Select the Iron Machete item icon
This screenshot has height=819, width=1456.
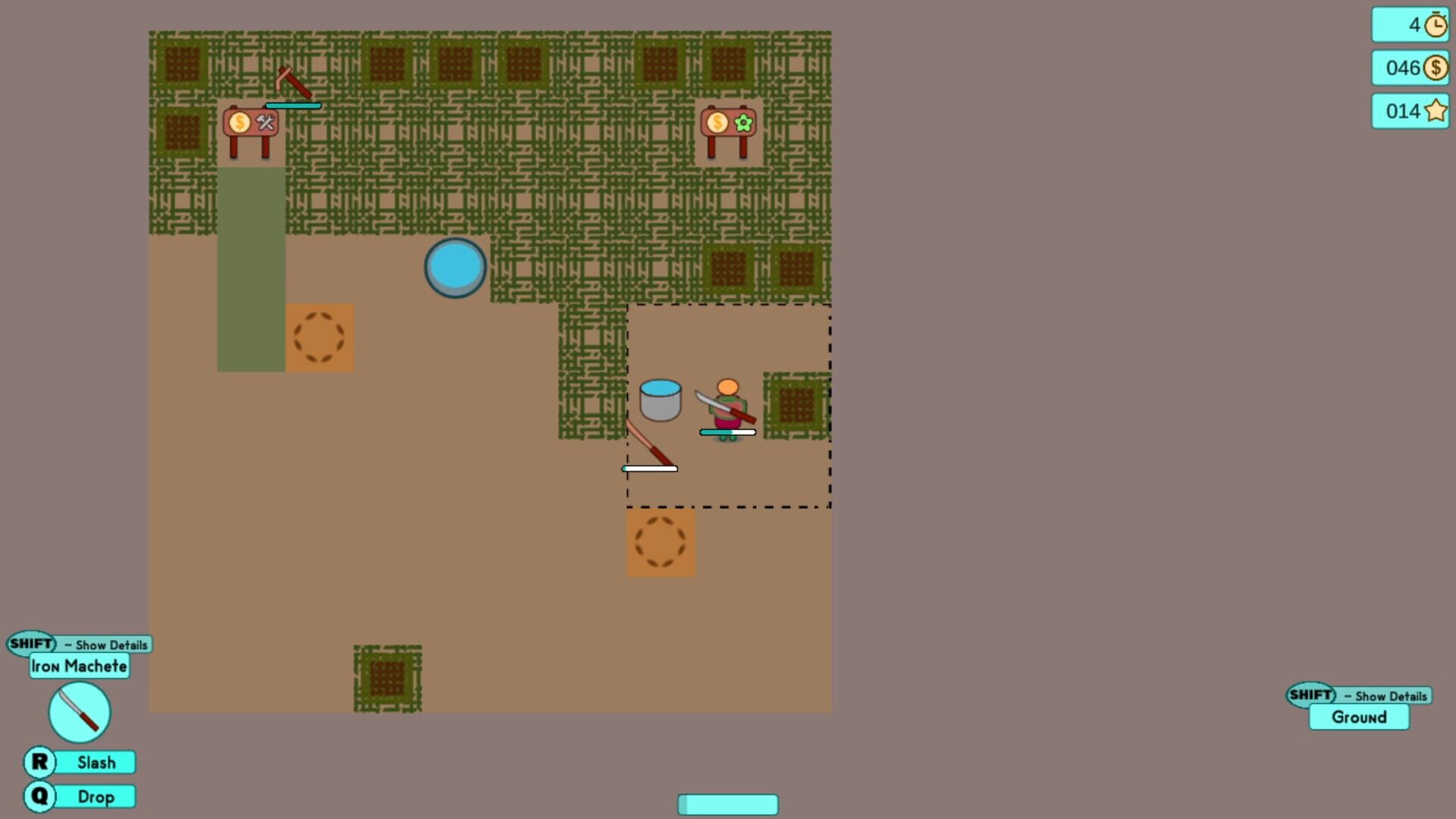[x=78, y=711]
